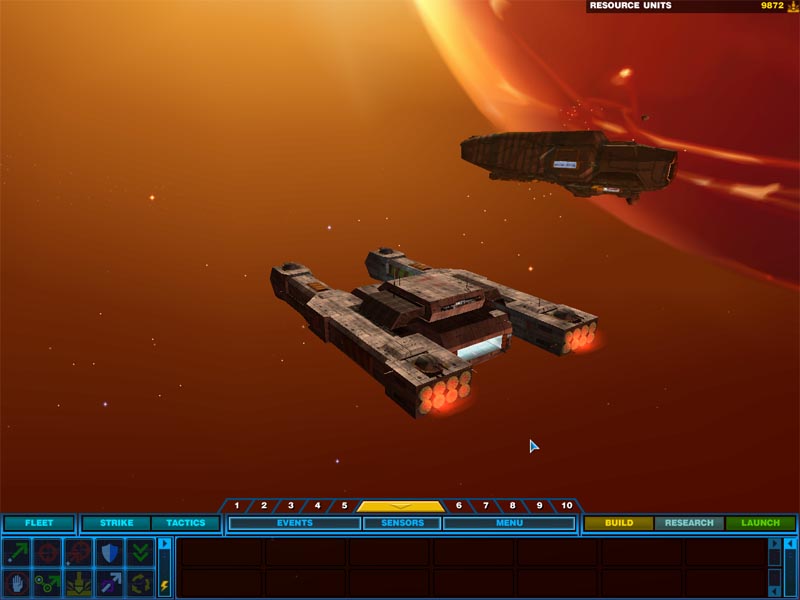
Task: Select control group 5
Action: 344,506
